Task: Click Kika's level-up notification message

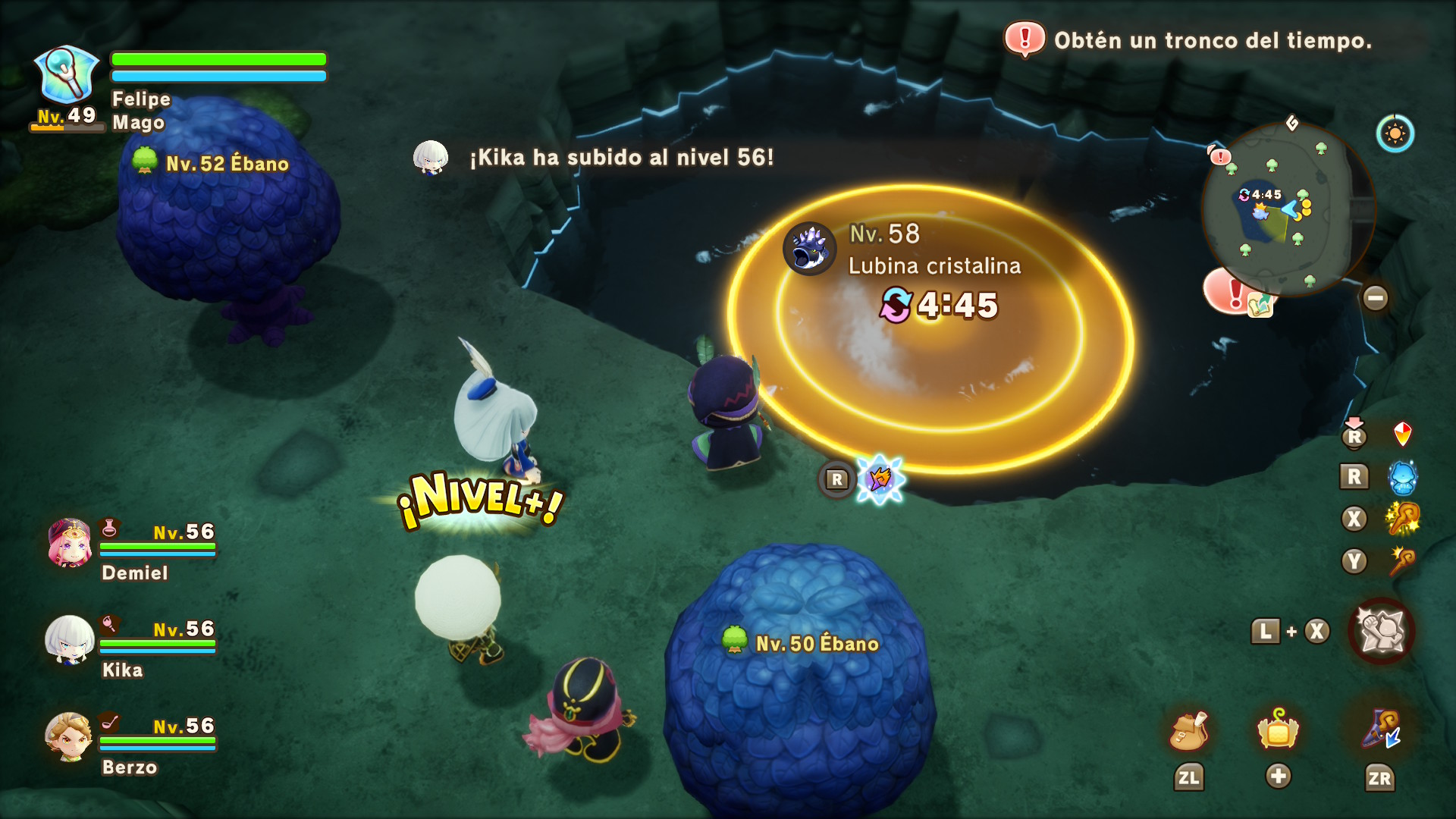Action: (x=622, y=158)
